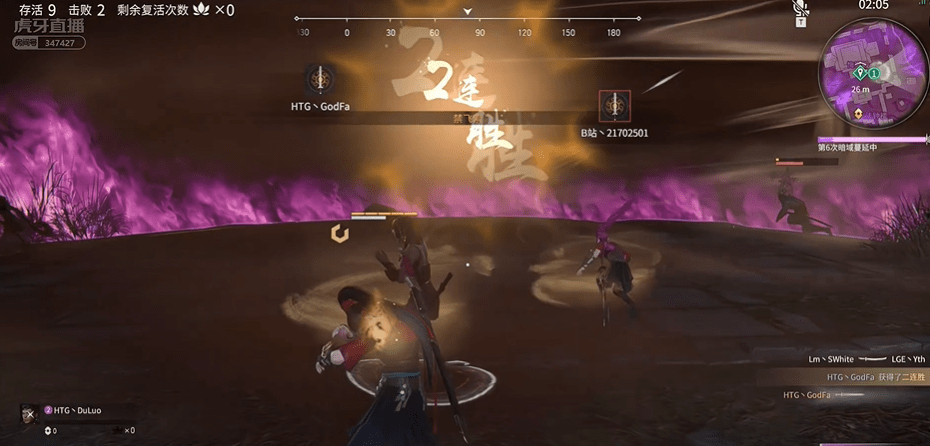Viewport: 930px width, 446px height.
Task: Click teammate HTG DuLuo's portrait
Action: 29,414
